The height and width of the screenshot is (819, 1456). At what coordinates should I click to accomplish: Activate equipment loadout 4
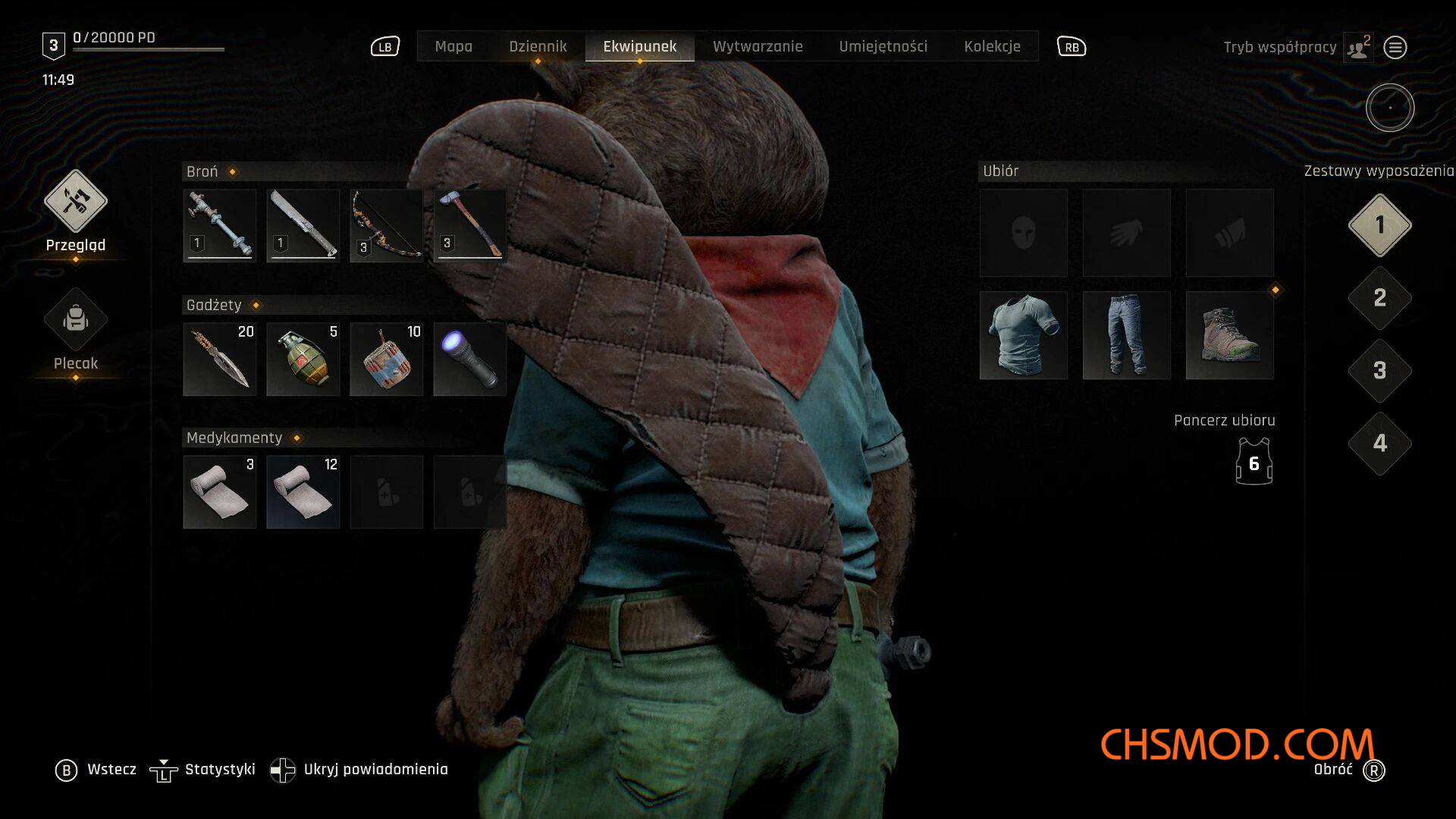point(1379,444)
